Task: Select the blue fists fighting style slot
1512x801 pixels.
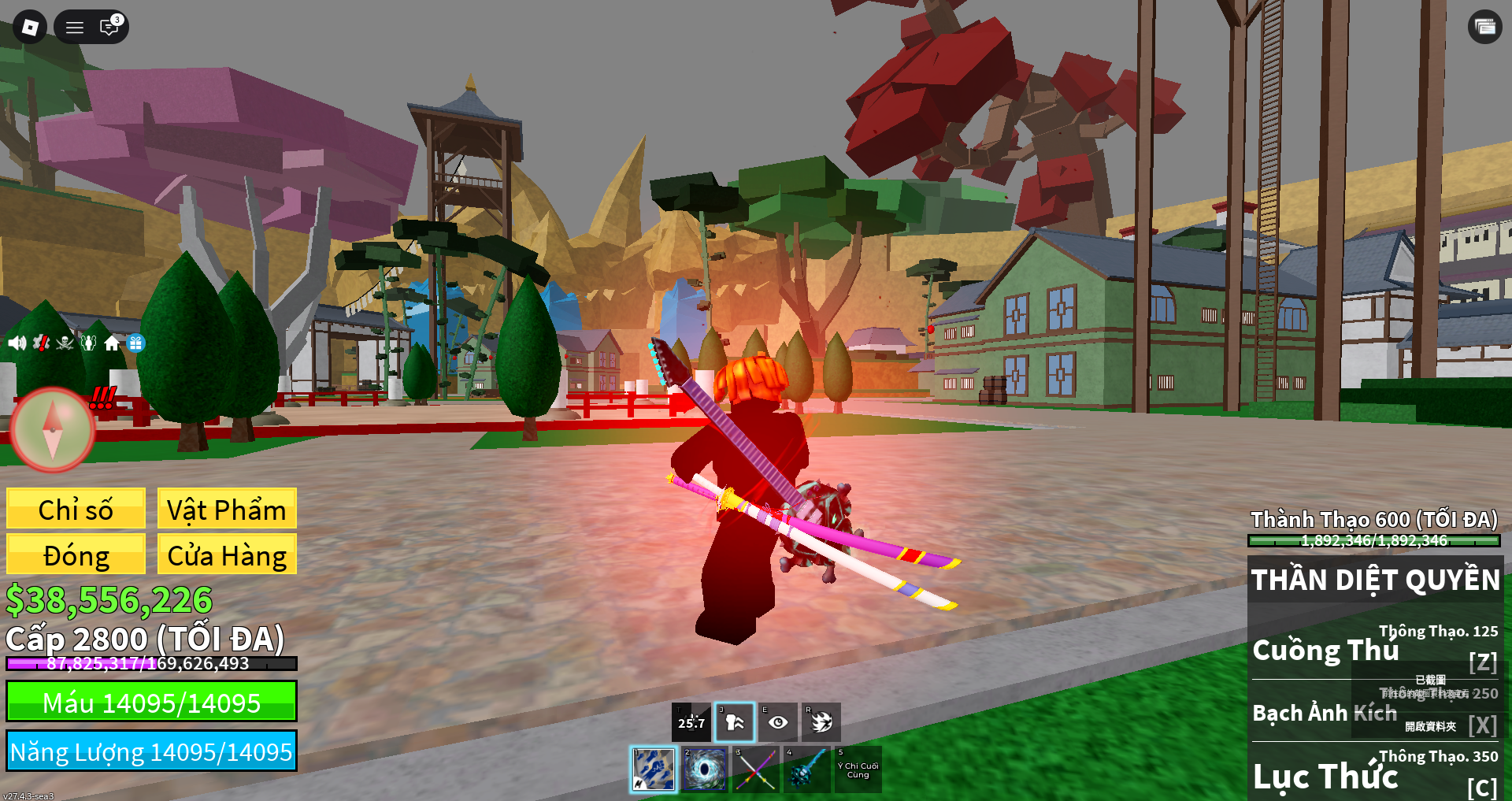Action: pos(654,769)
